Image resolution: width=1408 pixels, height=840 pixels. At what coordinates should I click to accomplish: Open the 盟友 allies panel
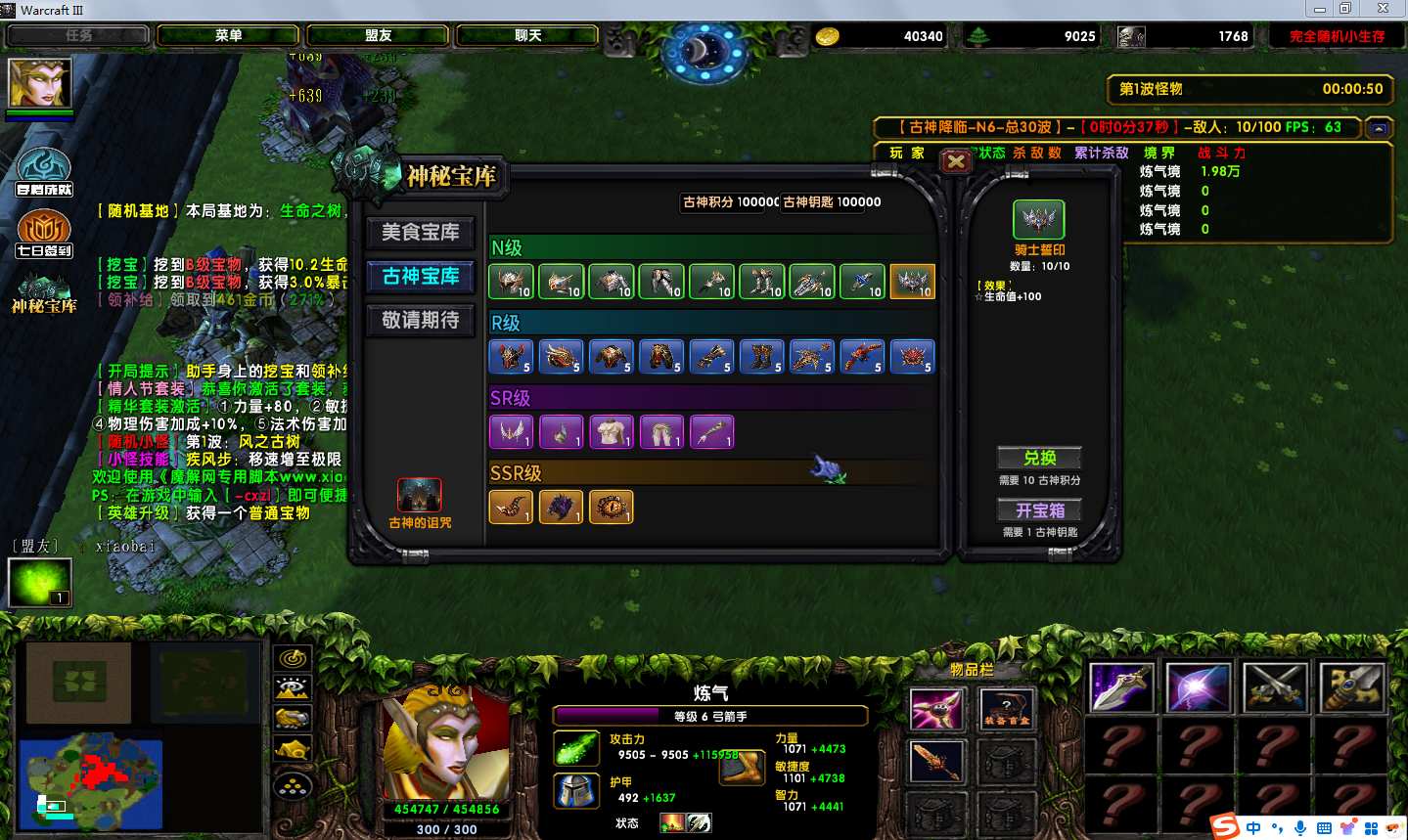(378, 36)
